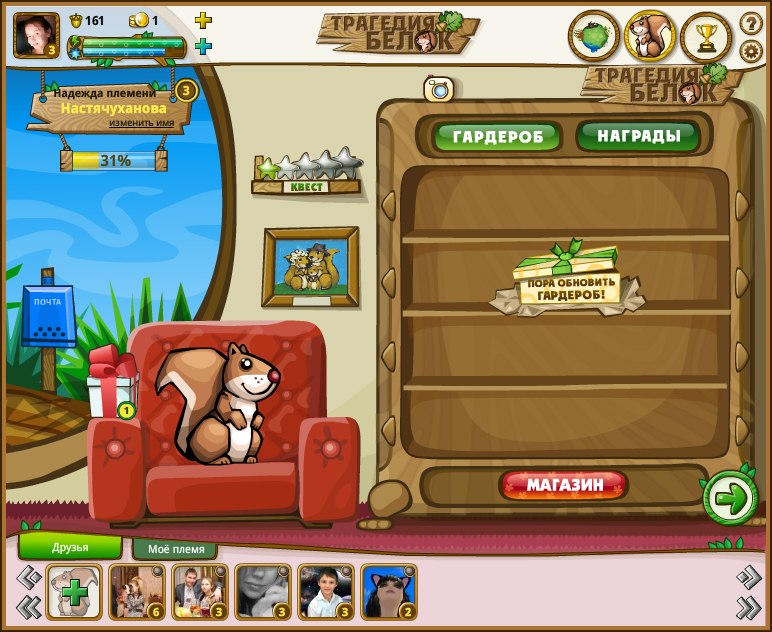This screenshot has width=772, height=632.
Task: Open the blue Почта mailbox
Action: click(x=48, y=317)
